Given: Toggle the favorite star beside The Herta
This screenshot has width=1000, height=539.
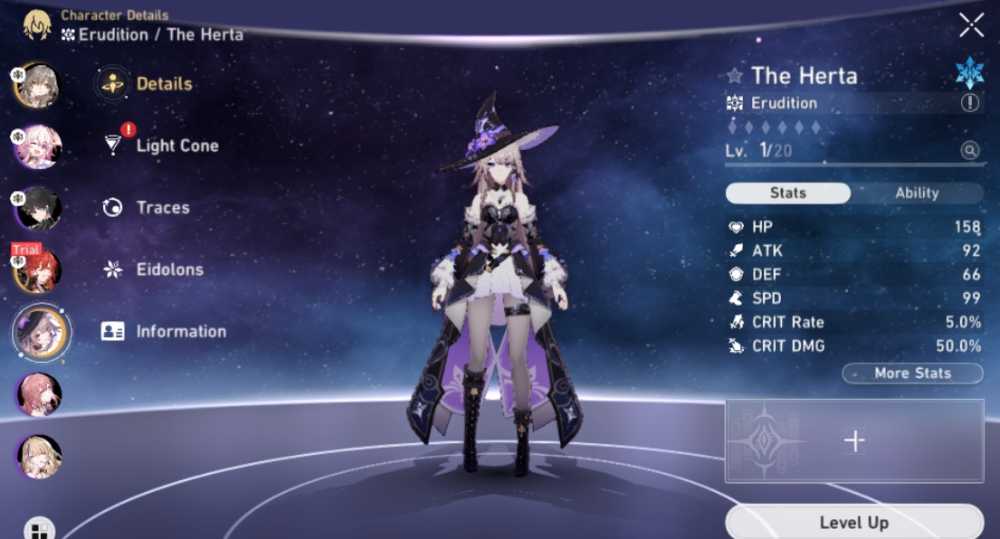Looking at the screenshot, I should [x=735, y=76].
